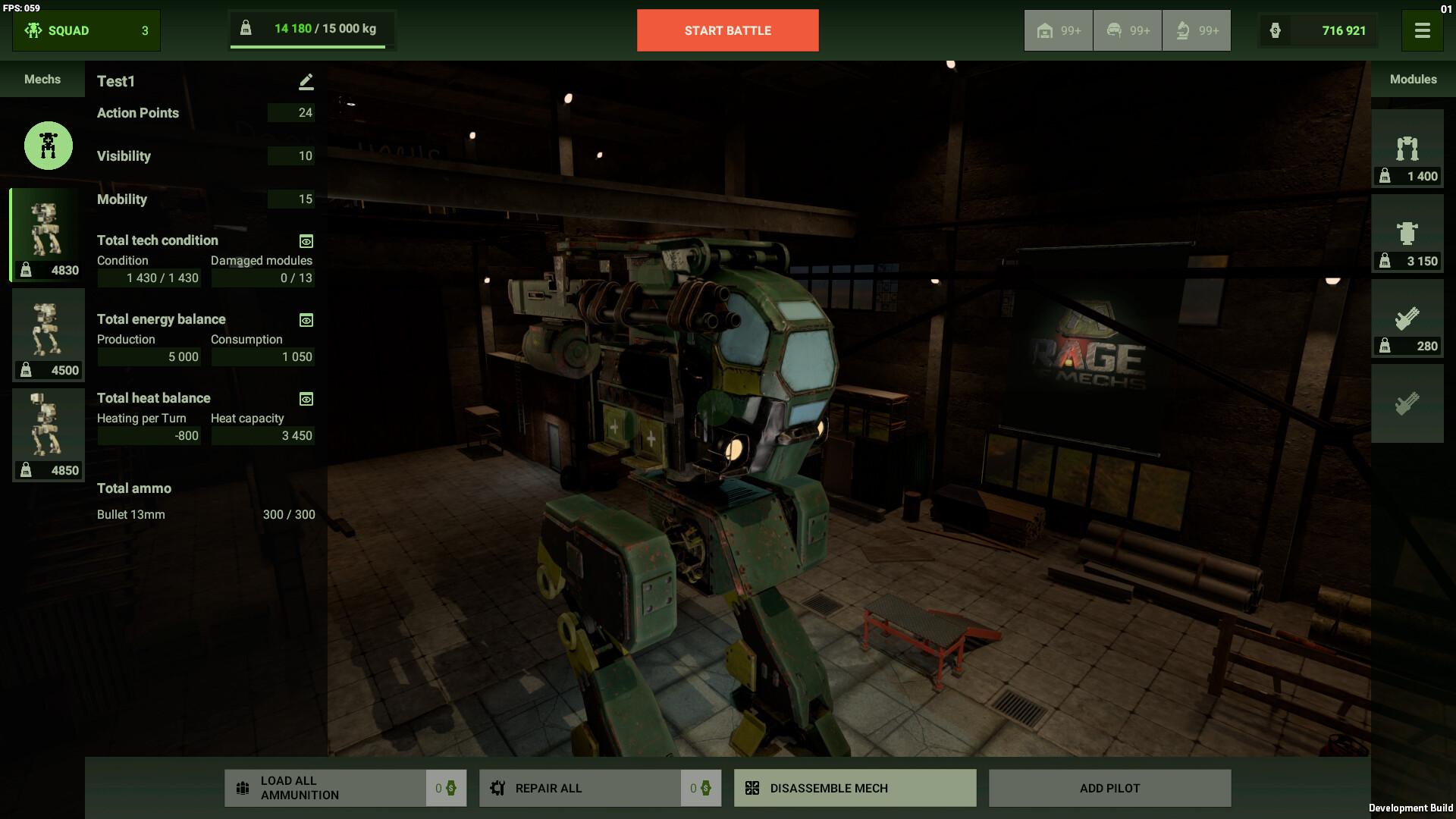The width and height of the screenshot is (1456, 819).
Task: Toggle the Total tech condition detail view
Action: (x=306, y=241)
